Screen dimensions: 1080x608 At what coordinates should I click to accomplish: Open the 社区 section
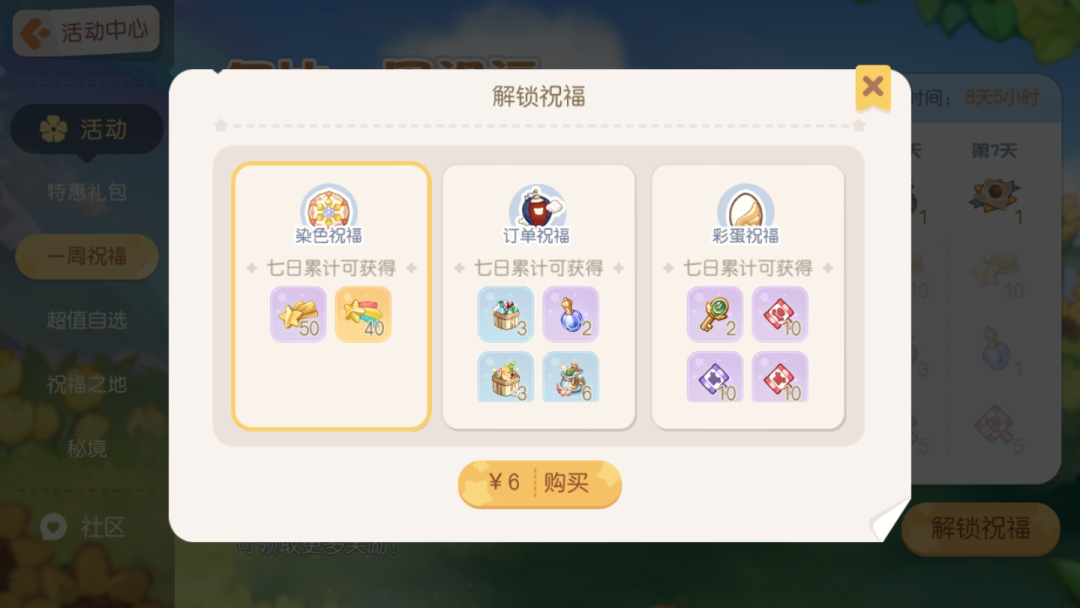(85, 527)
